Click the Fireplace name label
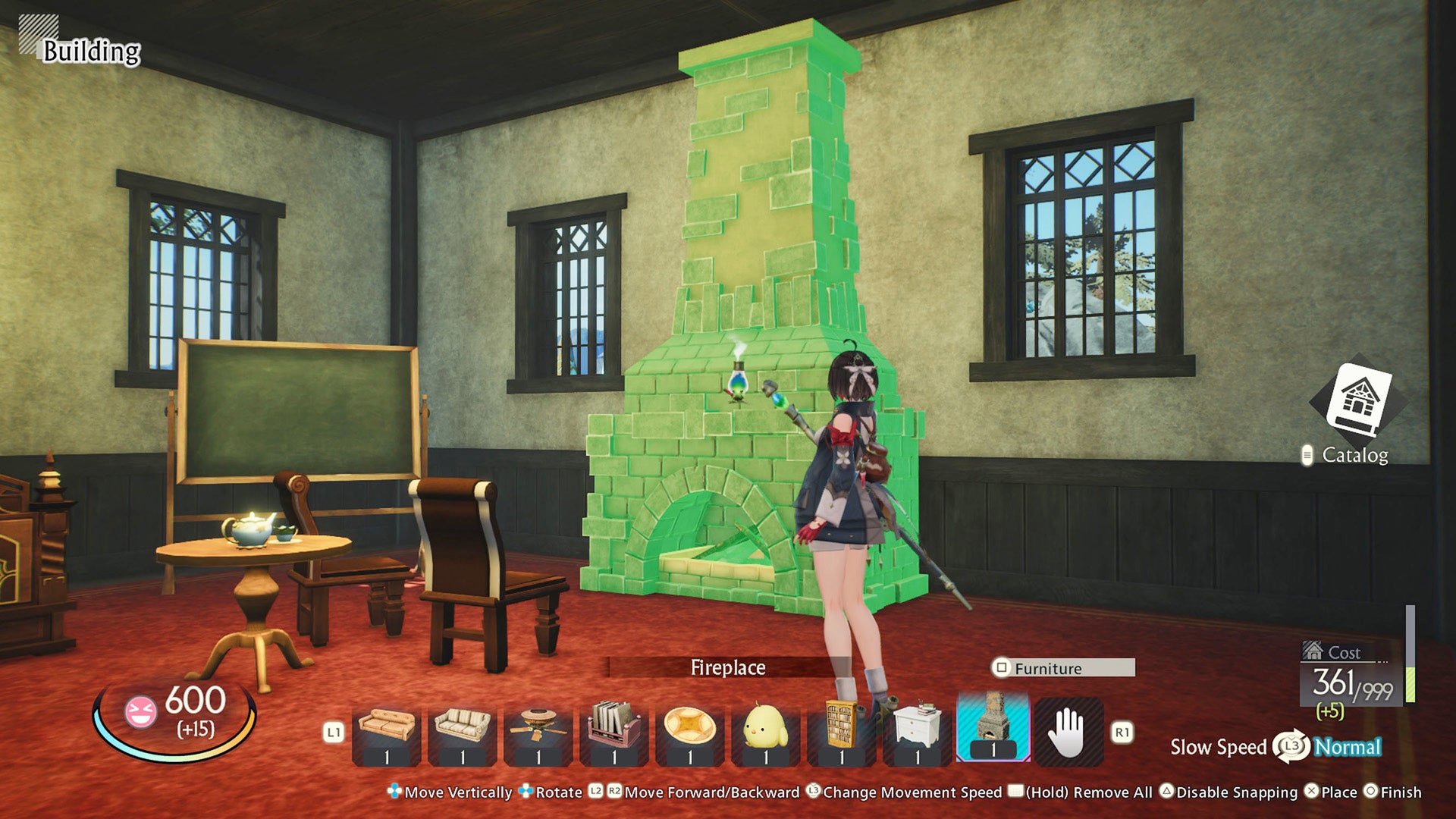The height and width of the screenshot is (819, 1456). click(x=730, y=669)
